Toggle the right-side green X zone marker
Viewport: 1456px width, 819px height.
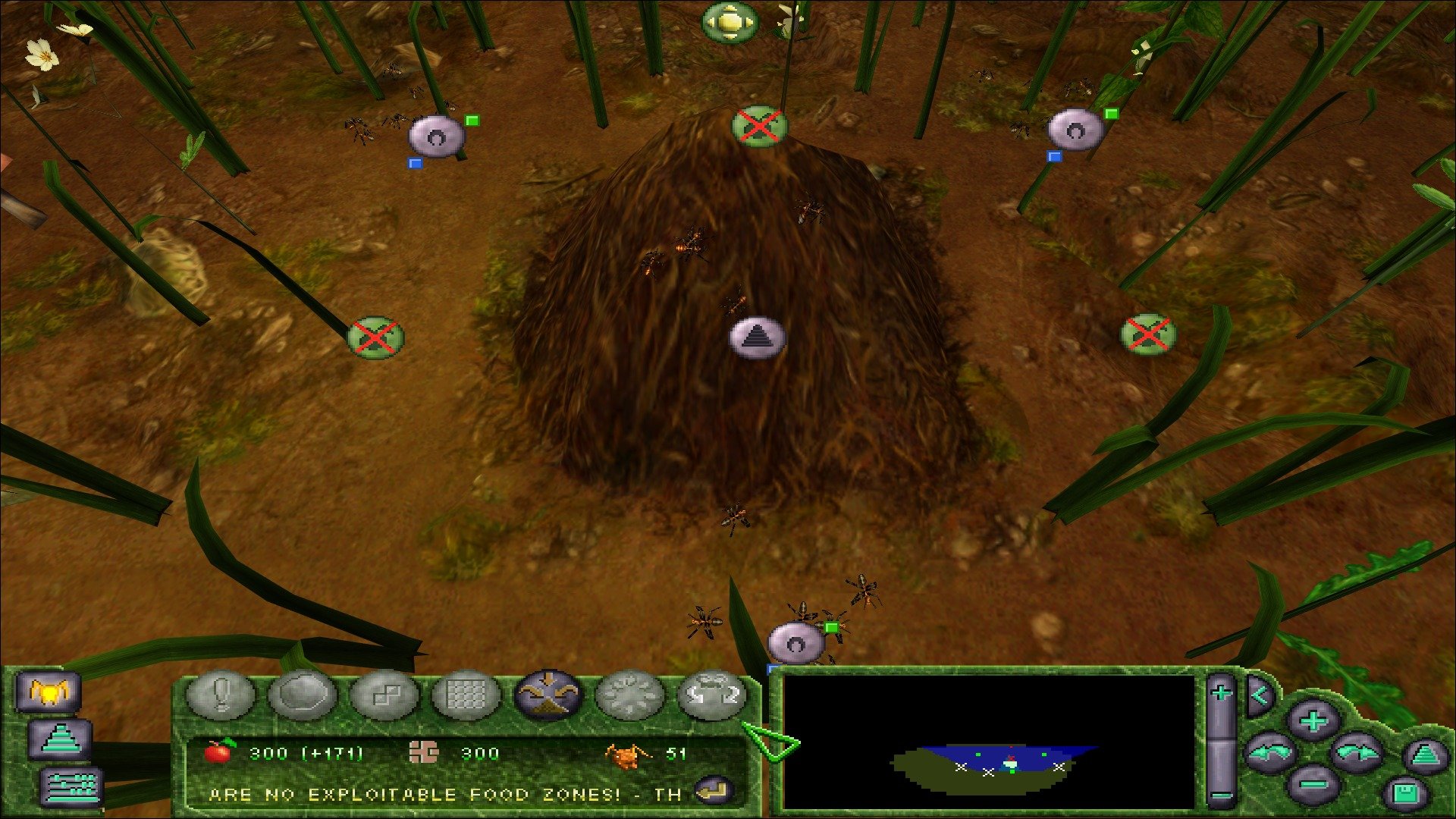click(x=1148, y=333)
